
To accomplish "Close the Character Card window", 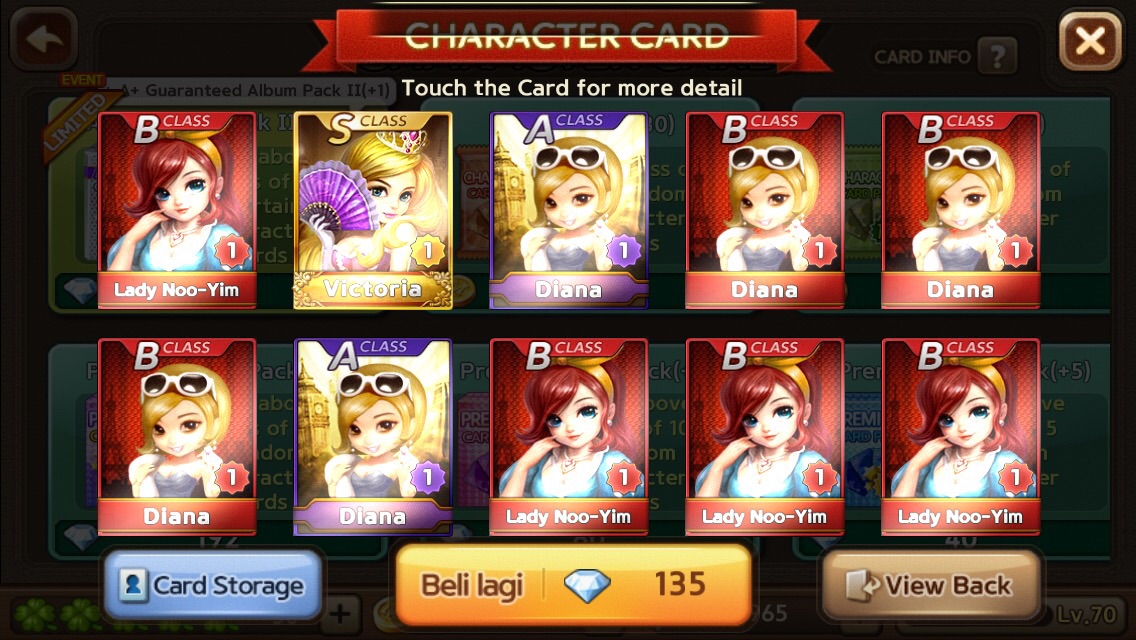I will tap(1090, 40).
